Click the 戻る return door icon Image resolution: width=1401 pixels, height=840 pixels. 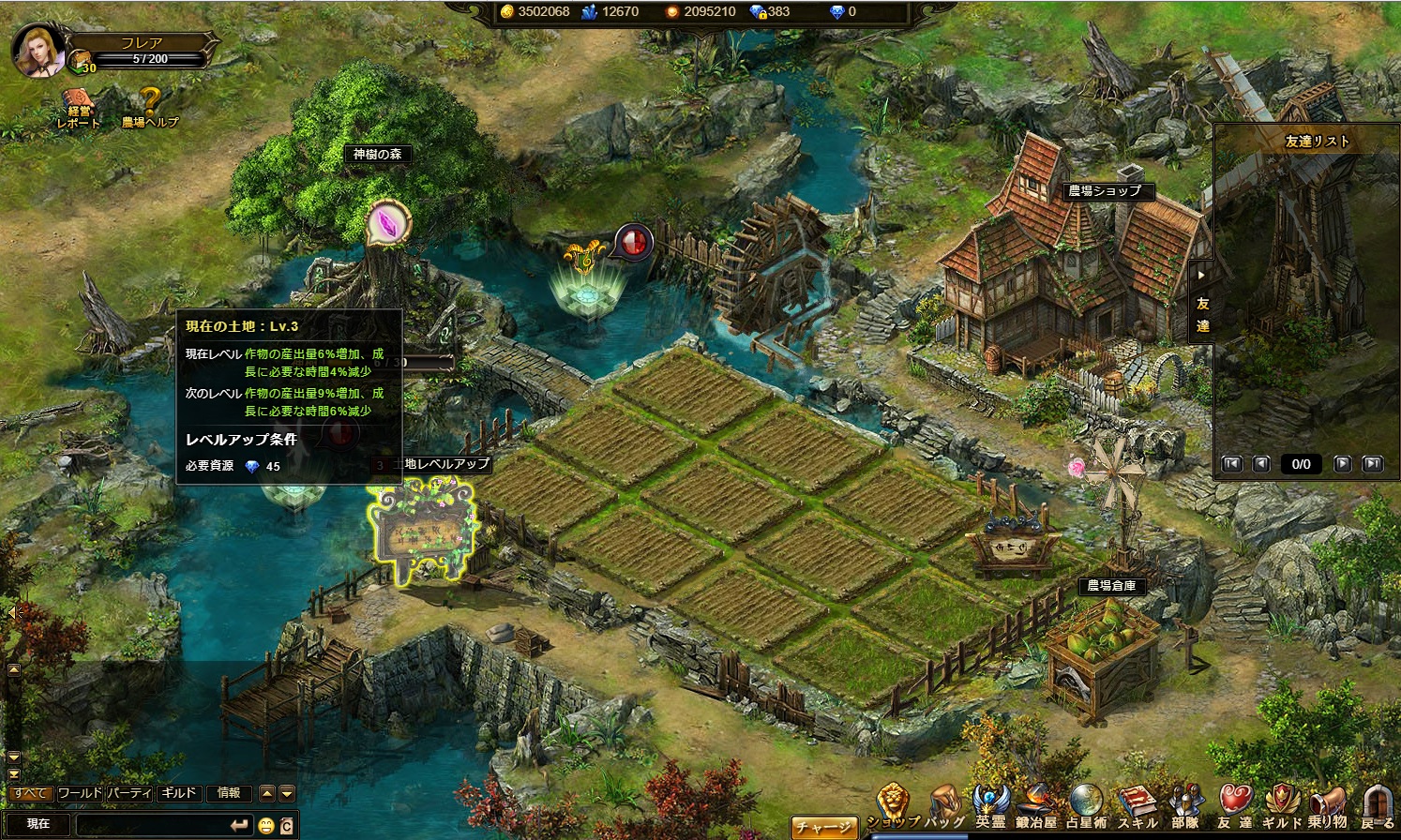pyautogui.click(x=1377, y=806)
